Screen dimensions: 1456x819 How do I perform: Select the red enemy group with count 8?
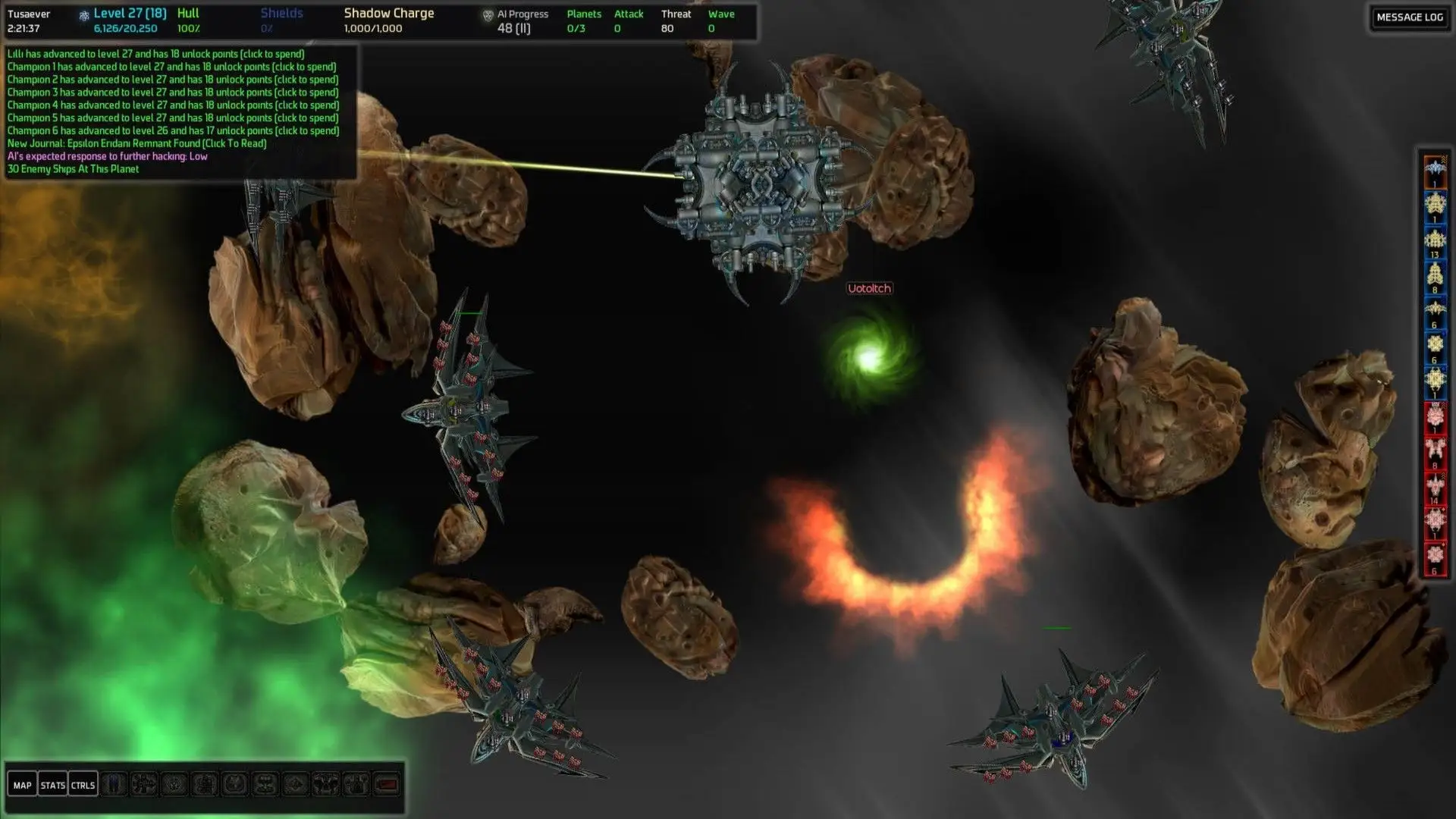tap(1434, 453)
